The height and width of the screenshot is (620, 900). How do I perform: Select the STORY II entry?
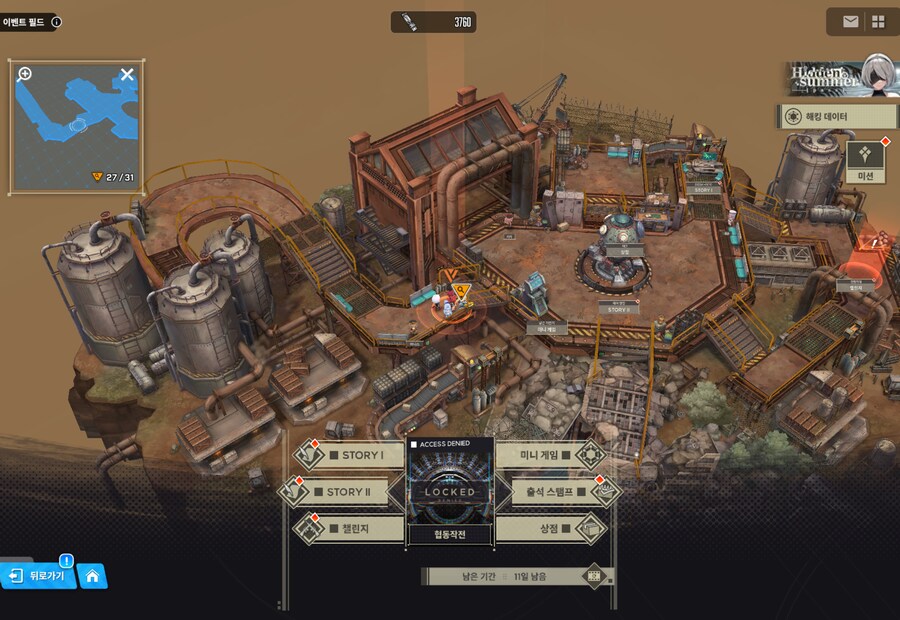point(348,492)
